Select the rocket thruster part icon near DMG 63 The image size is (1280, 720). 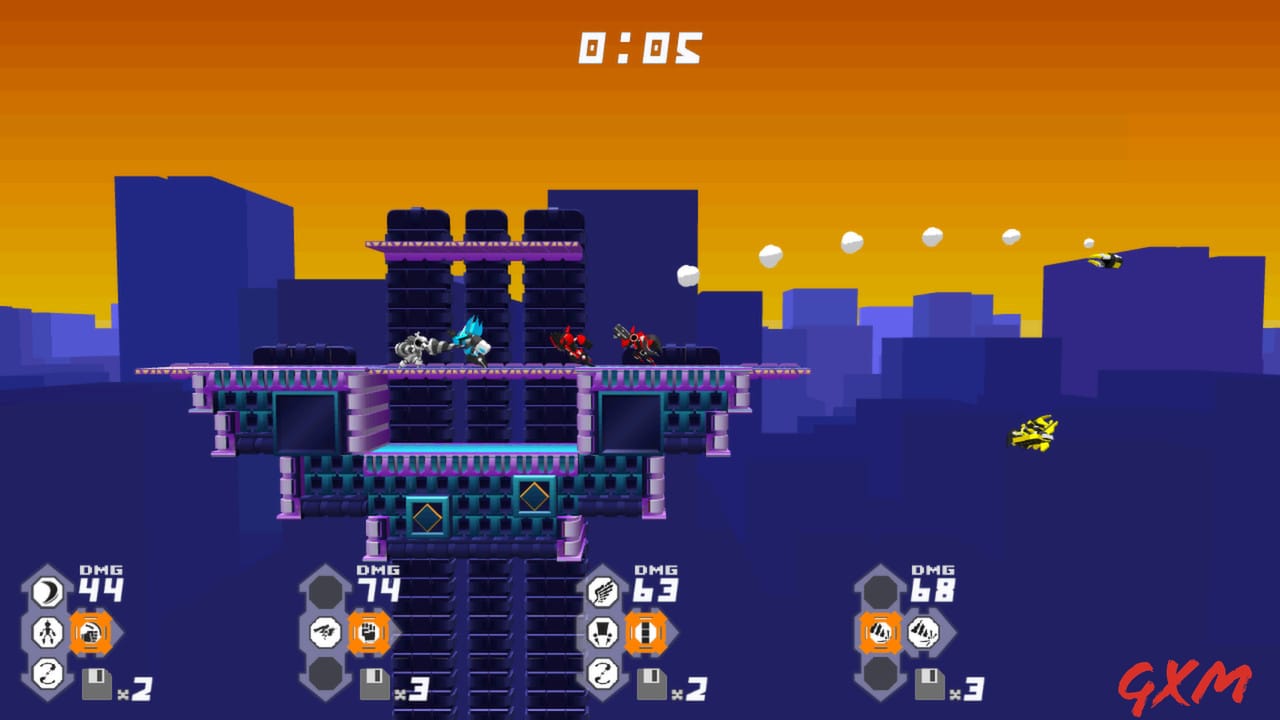coord(605,632)
